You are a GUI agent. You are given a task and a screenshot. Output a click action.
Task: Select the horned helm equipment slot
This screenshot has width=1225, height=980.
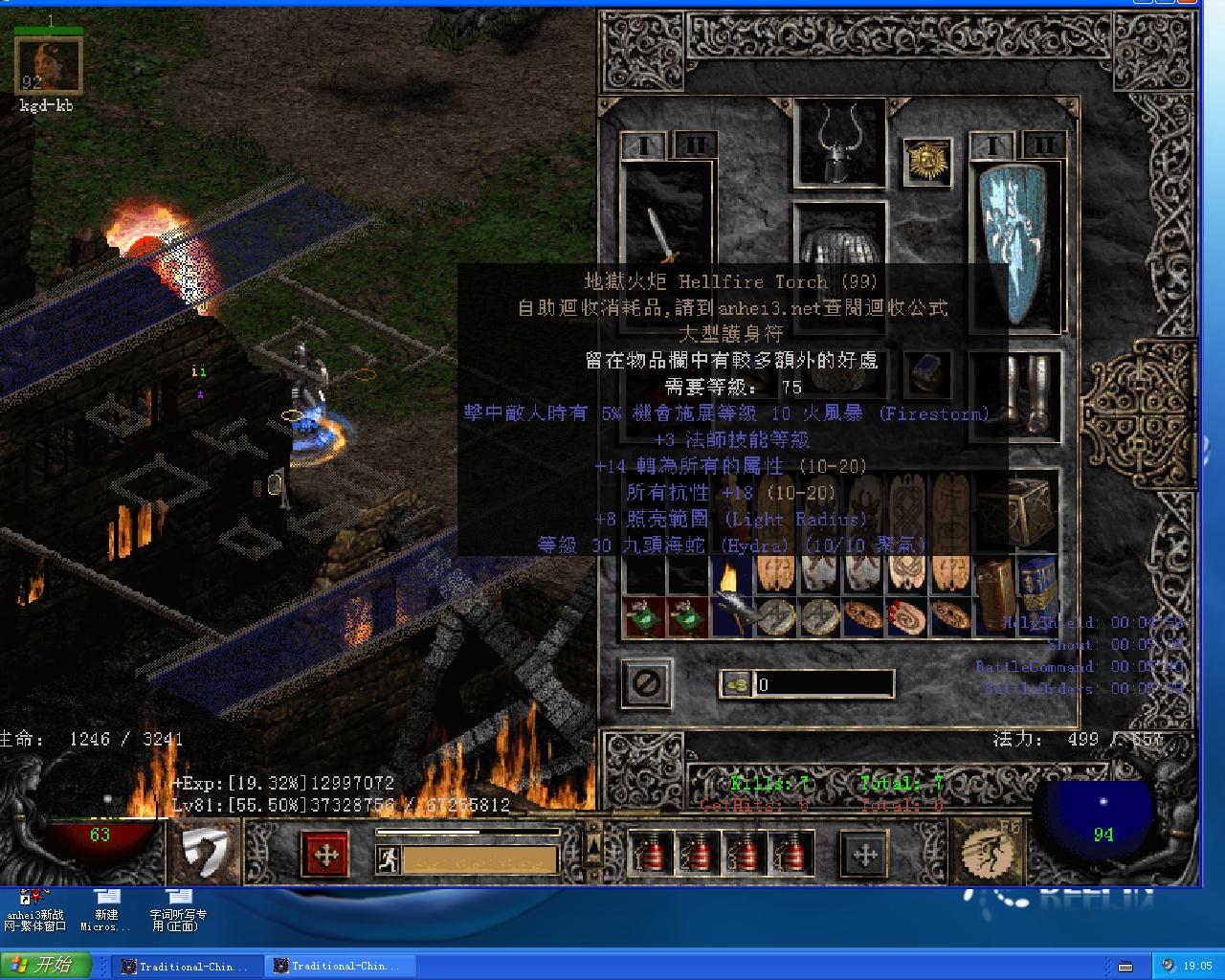click(x=839, y=145)
